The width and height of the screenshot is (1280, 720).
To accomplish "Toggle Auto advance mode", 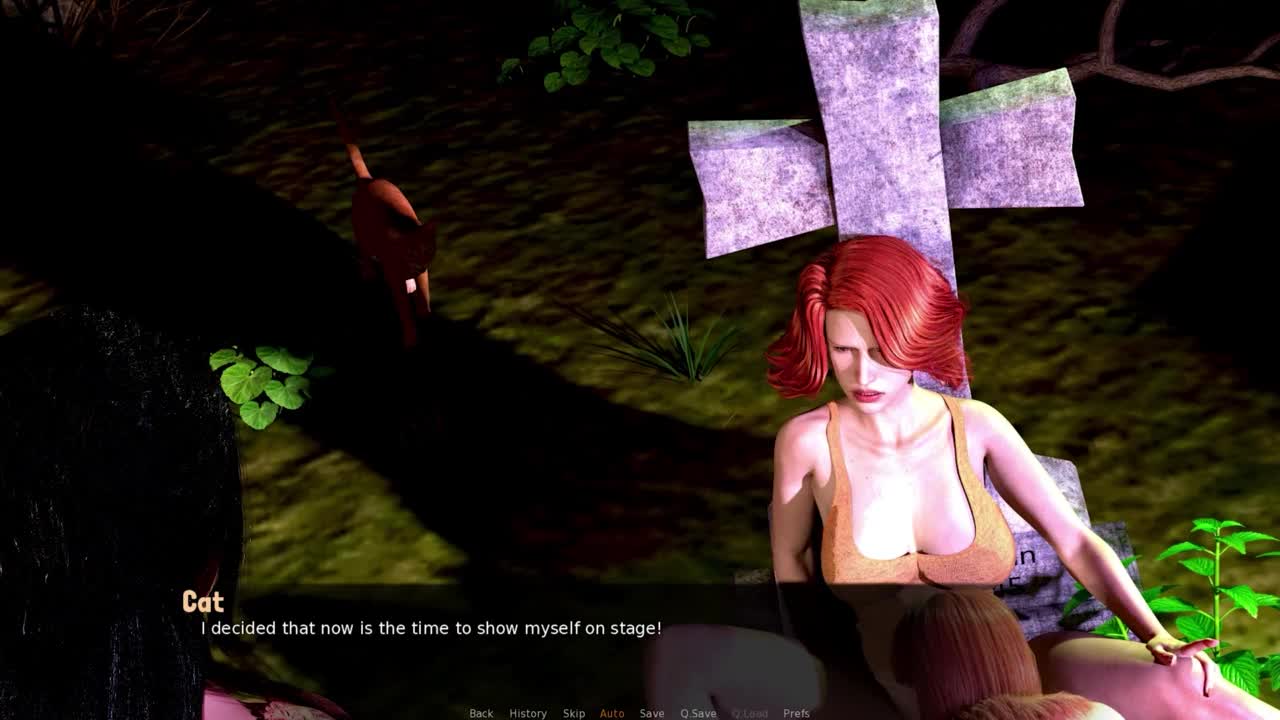I will click(x=612, y=713).
